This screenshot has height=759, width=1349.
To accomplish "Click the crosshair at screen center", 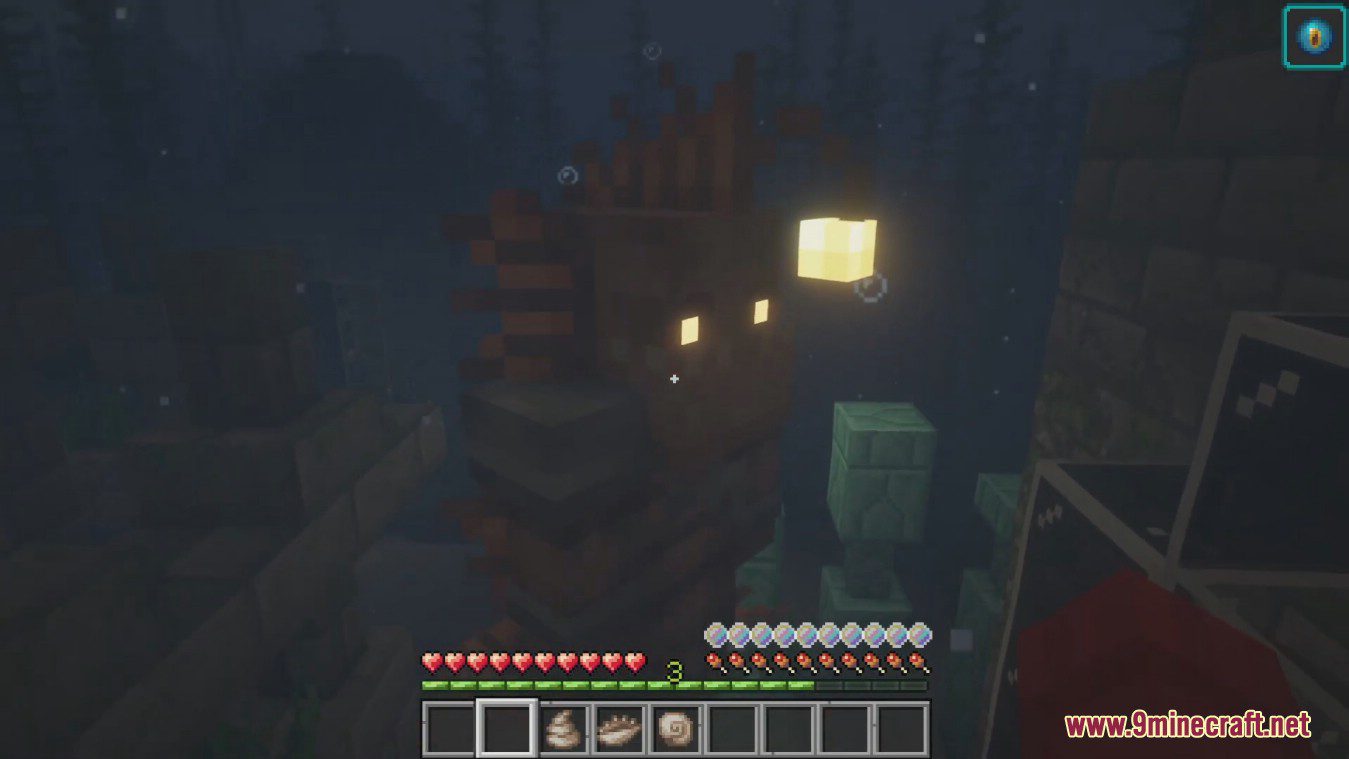I will [674, 379].
